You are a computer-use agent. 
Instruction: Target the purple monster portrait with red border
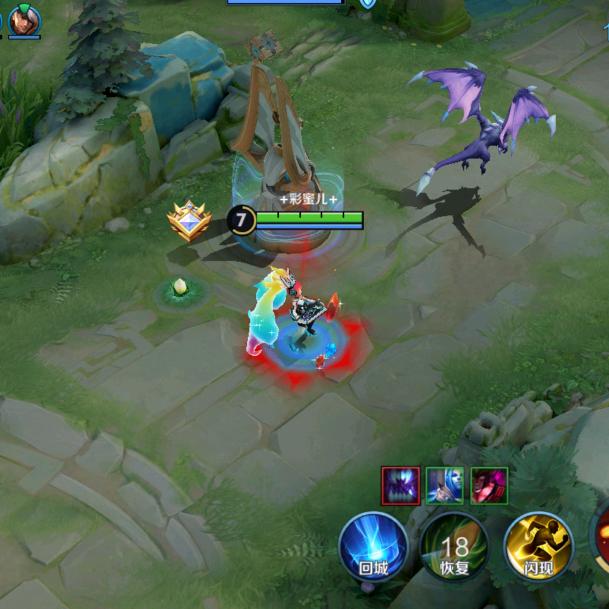(x=399, y=486)
